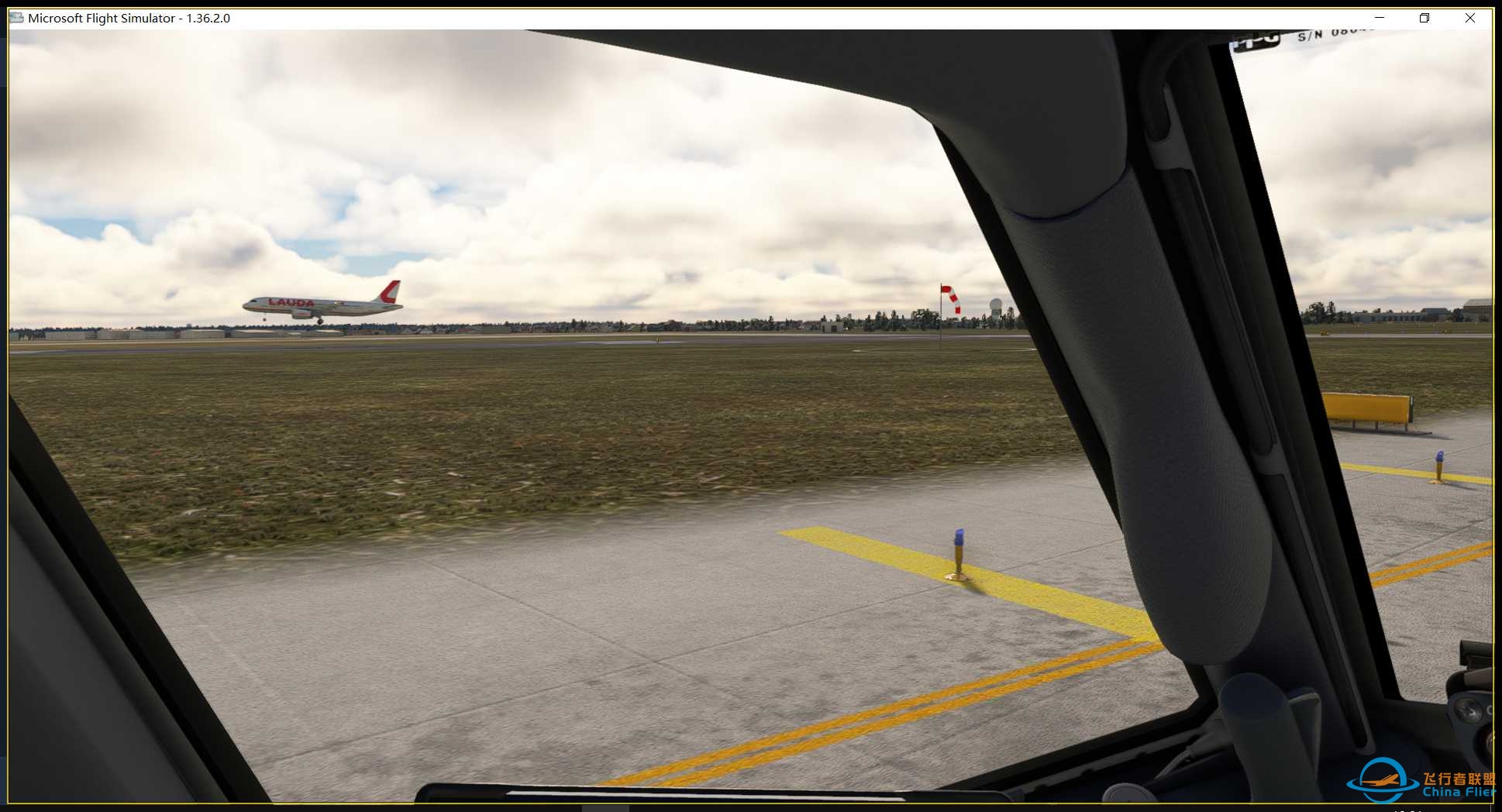Select the radar dome tower on the horizon
The image size is (1502, 812).
[995, 302]
